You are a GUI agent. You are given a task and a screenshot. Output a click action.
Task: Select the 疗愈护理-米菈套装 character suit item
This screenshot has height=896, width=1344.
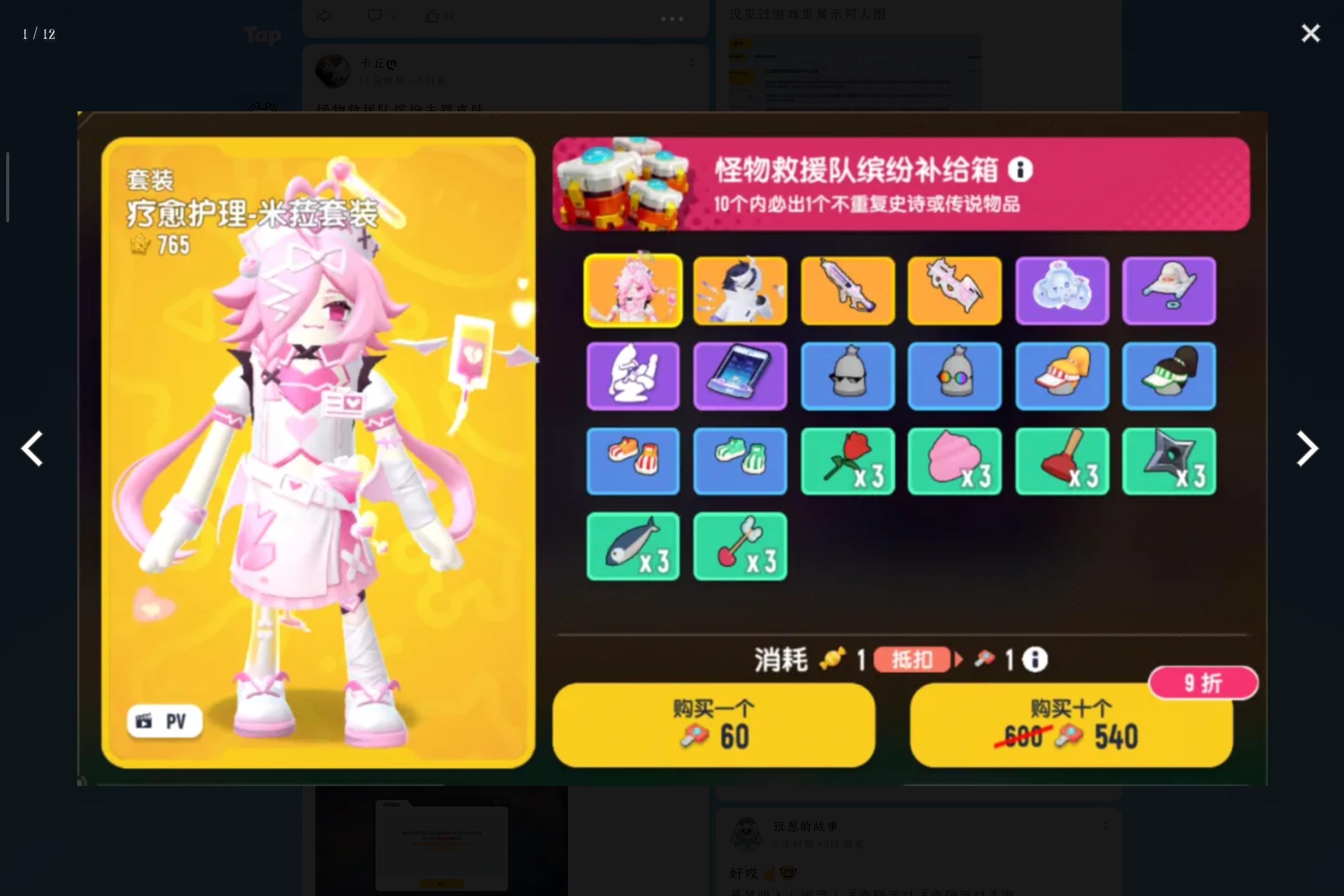pos(633,290)
